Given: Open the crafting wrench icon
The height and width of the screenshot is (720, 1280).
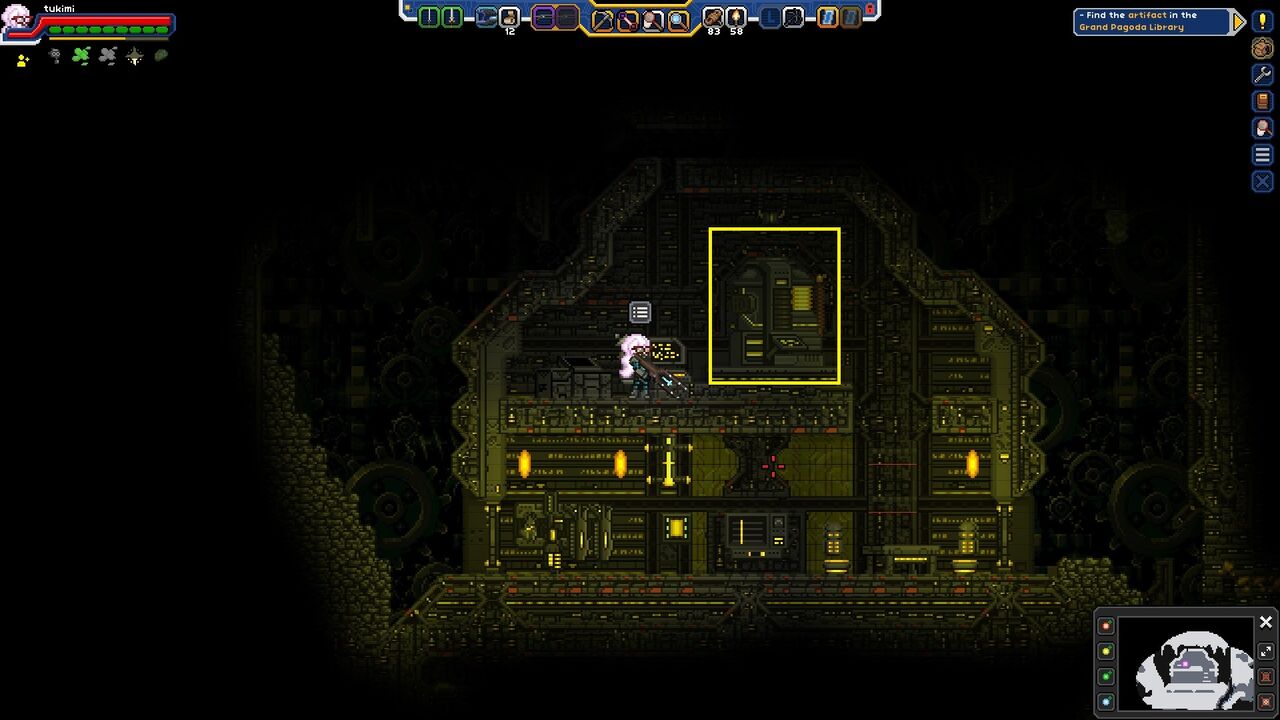Looking at the screenshot, I should pos(1262,73).
